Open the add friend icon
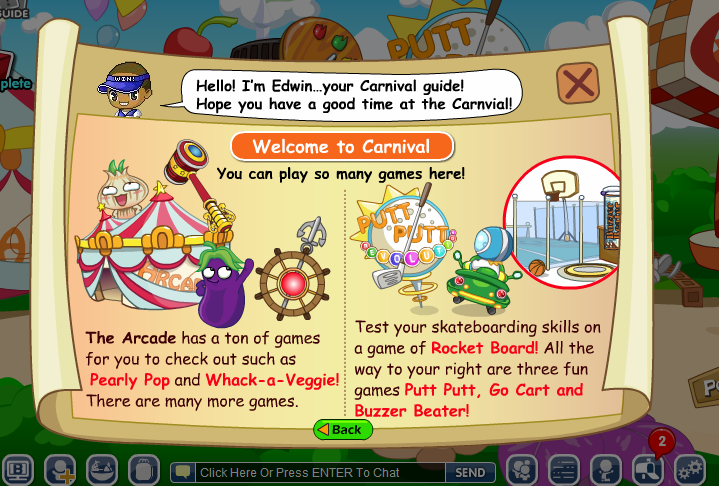 click(x=60, y=470)
